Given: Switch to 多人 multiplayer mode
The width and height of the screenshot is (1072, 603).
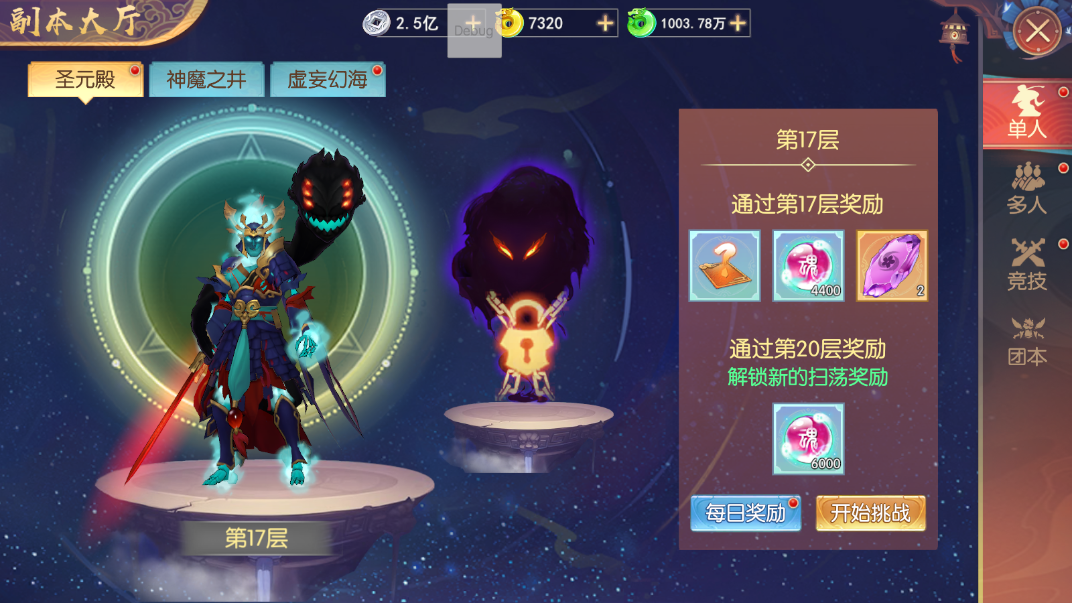Looking at the screenshot, I should (1027, 189).
